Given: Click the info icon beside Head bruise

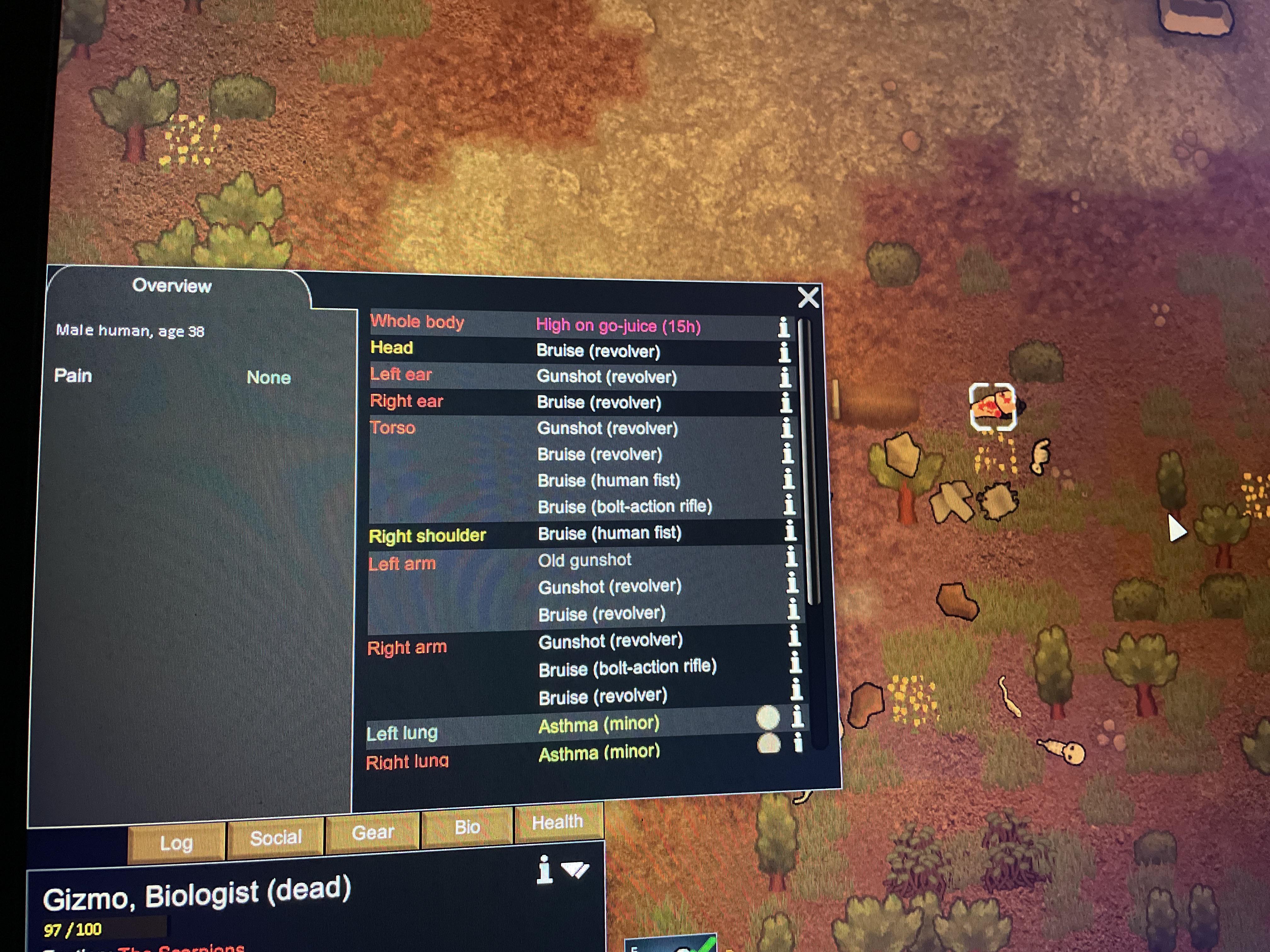Looking at the screenshot, I should (x=786, y=352).
